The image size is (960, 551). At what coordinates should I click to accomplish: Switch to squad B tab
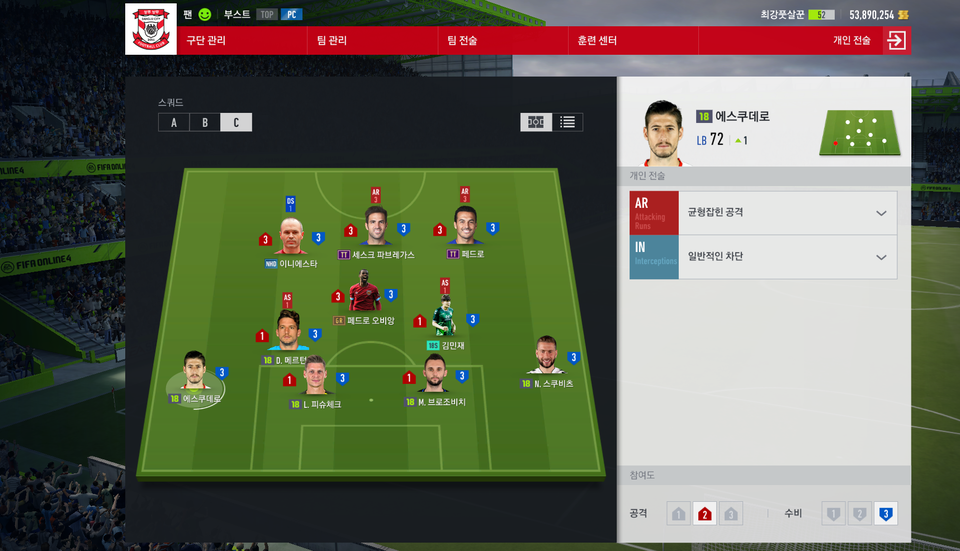[x=205, y=122]
